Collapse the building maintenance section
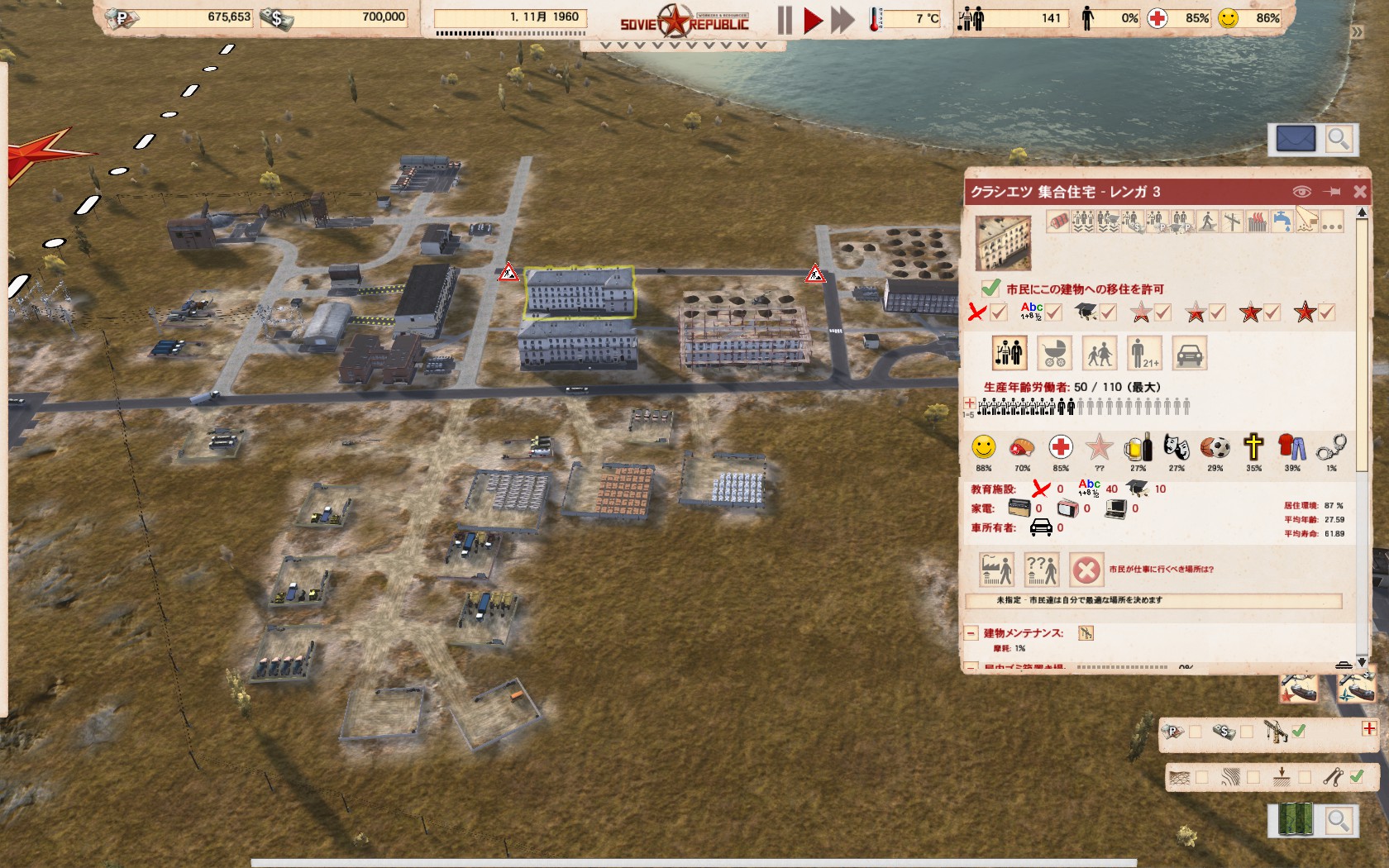 point(971,633)
